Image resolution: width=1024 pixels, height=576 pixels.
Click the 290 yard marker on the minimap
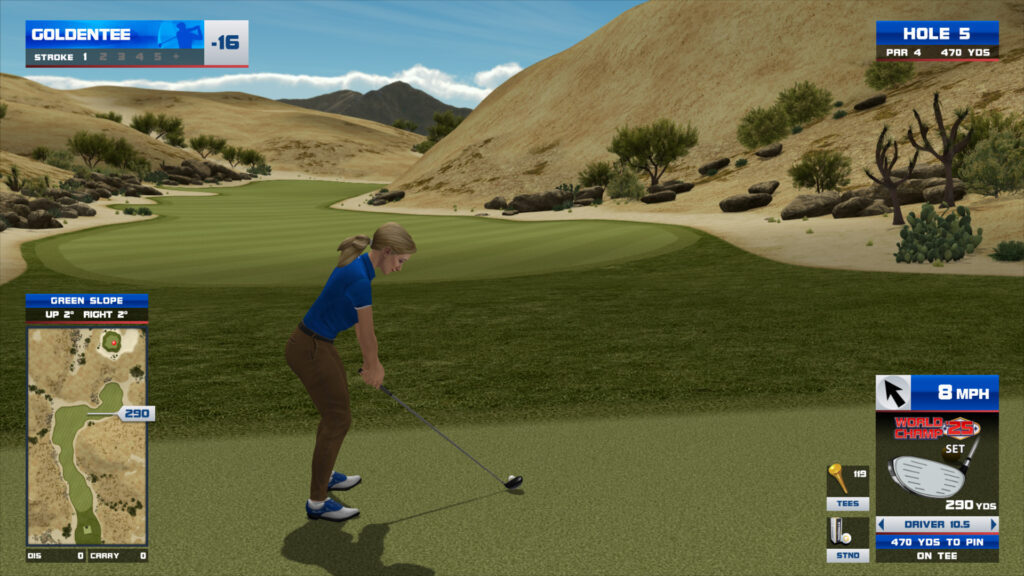point(135,413)
